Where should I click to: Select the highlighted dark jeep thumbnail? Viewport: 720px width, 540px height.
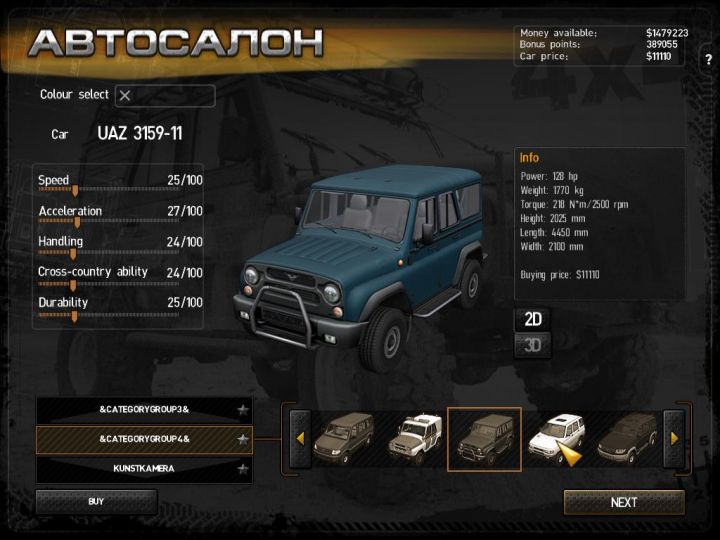coord(484,438)
